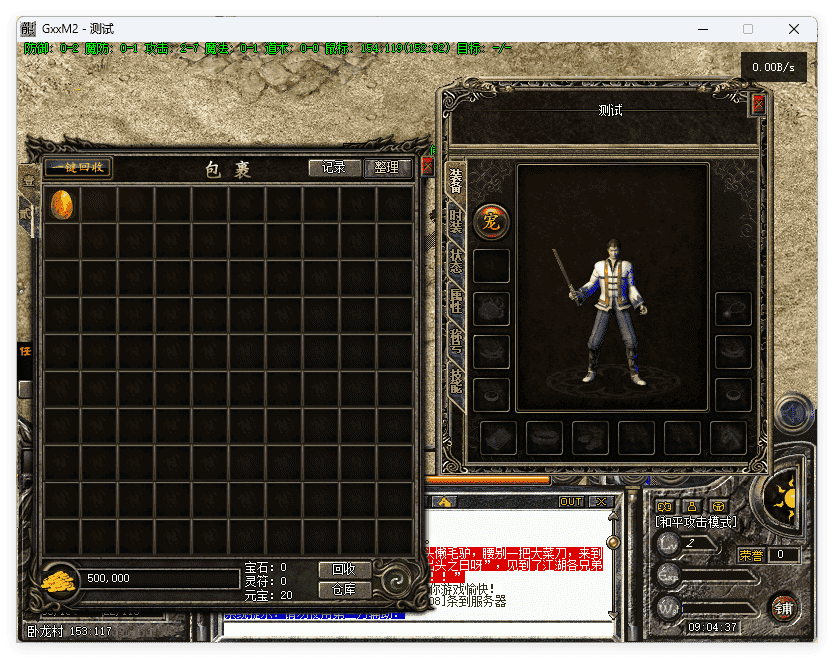This screenshot has height=659, width=834.
Task: Show the 属性 attributes tab
Action: point(456,300)
